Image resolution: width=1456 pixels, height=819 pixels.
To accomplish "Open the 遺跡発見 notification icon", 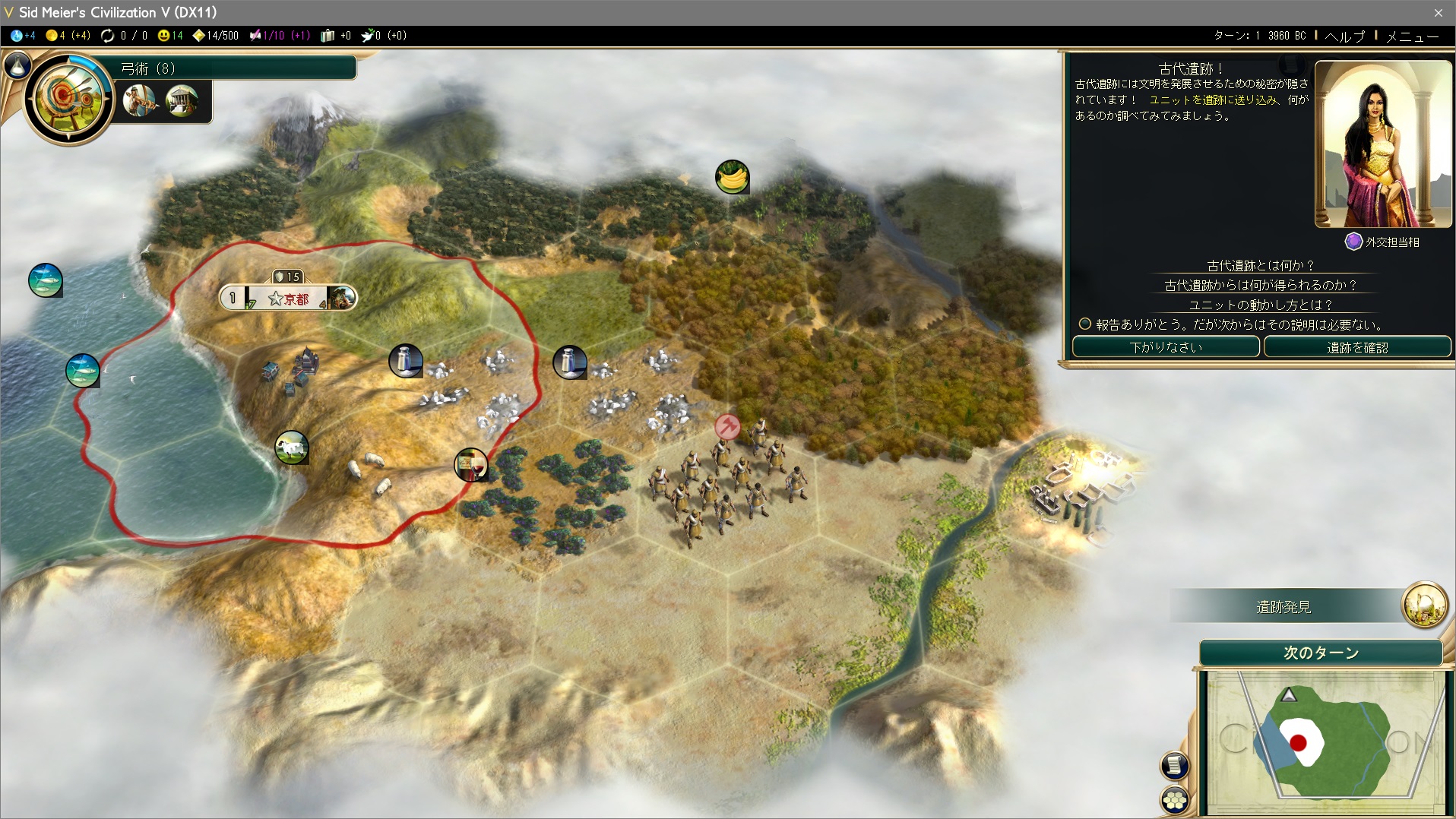I will click(1424, 606).
